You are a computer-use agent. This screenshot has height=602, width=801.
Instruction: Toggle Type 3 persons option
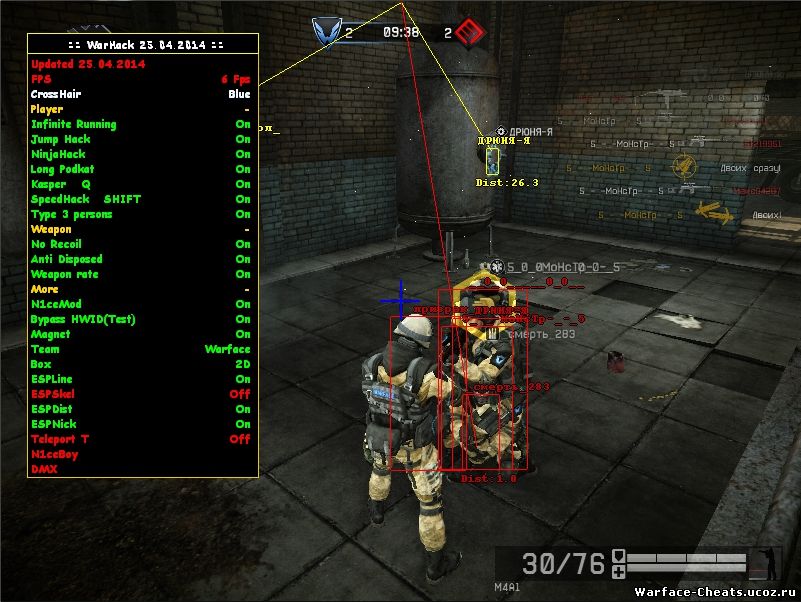point(140,214)
